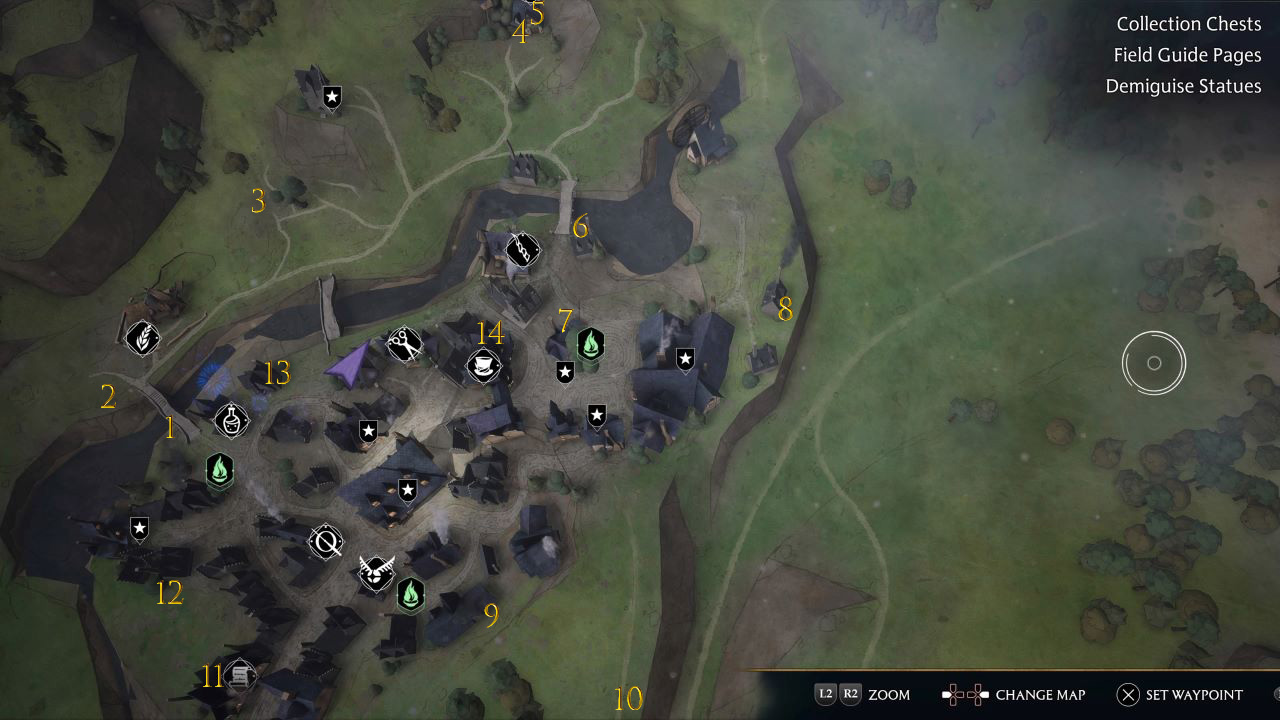Screen dimensions: 1280x720
Task: Open the Gladrags Wizardwear top hat icon
Action: tap(482, 364)
